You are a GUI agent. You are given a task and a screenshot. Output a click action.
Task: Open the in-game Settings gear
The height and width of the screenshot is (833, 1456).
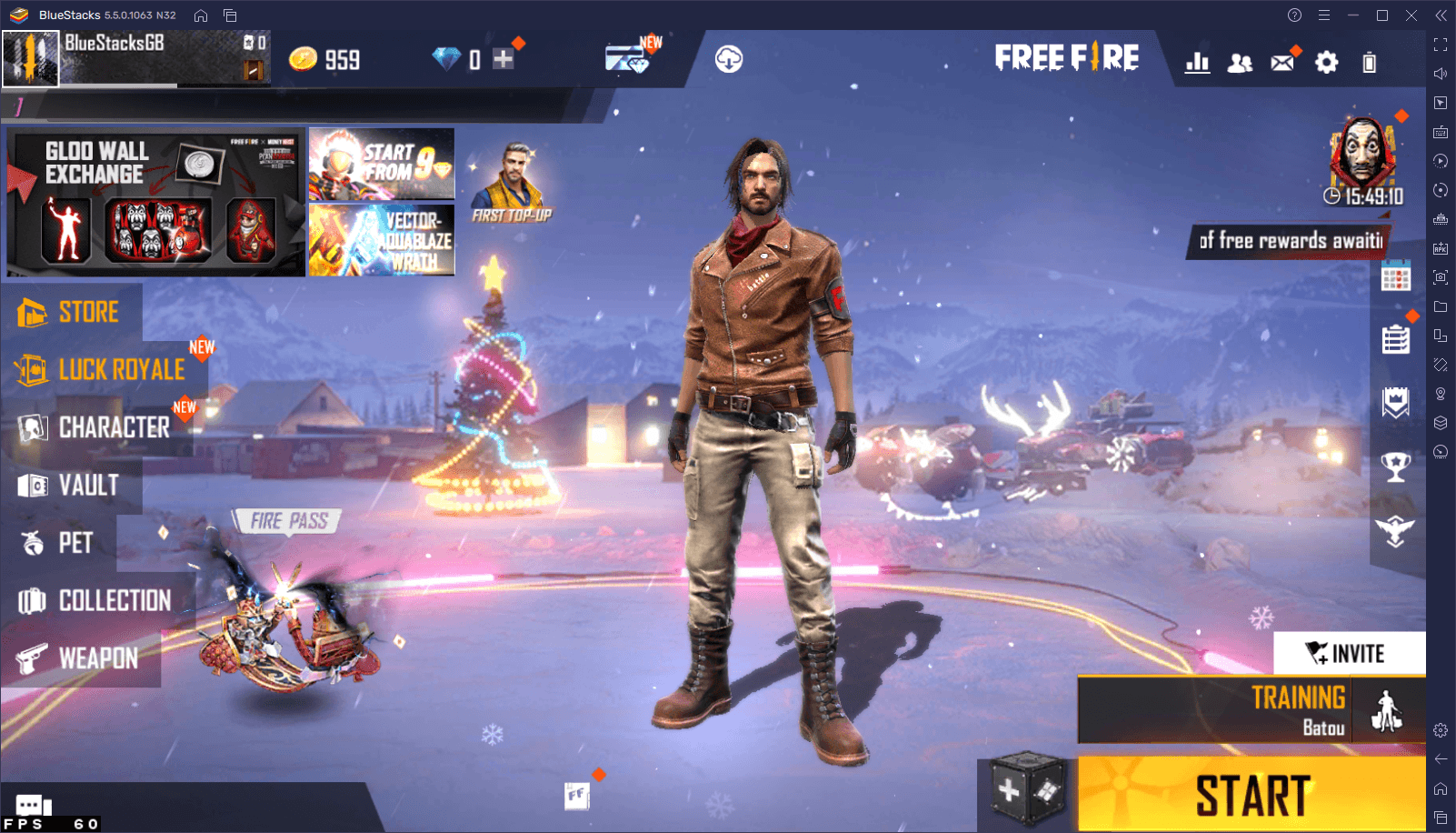point(1326,61)
